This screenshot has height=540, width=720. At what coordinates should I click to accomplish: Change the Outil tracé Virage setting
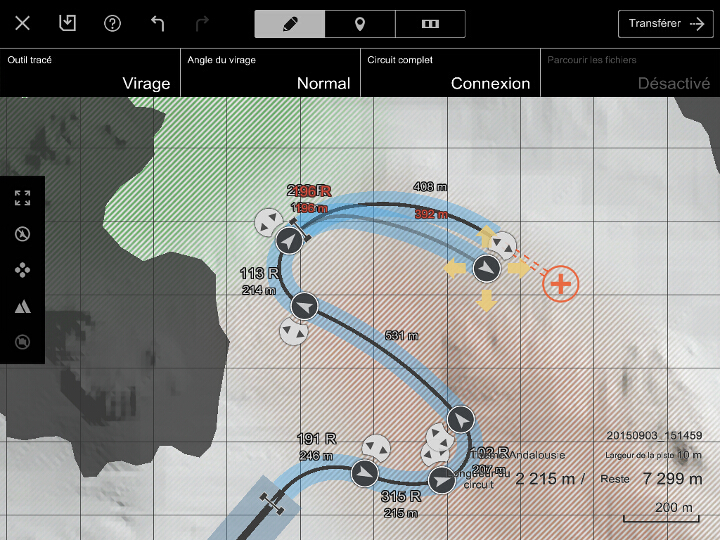pyautogui.click(x=90, y=73)
